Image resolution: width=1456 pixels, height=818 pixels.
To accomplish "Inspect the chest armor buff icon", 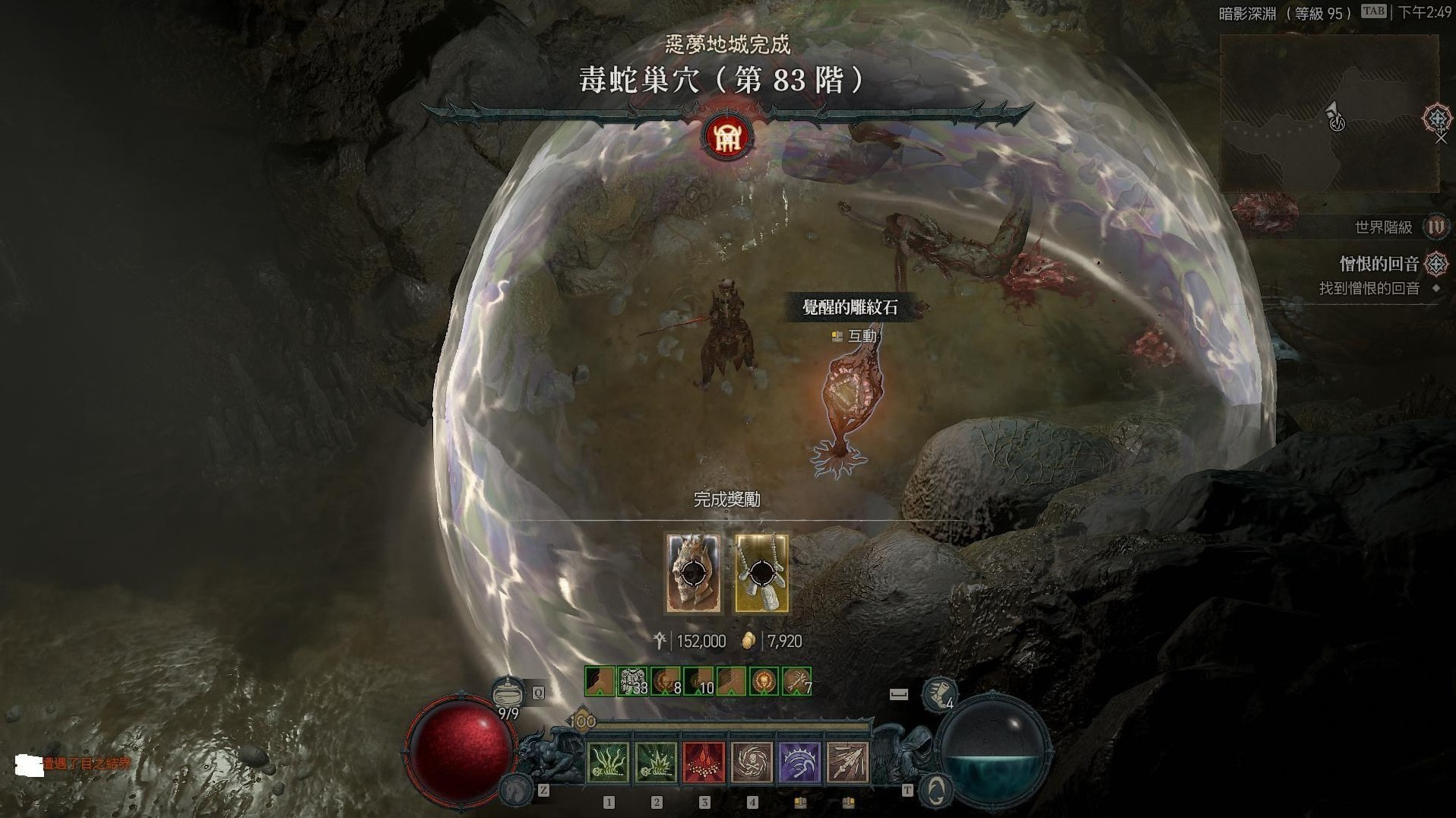I will pyautogui.click(x=632, y=681).
